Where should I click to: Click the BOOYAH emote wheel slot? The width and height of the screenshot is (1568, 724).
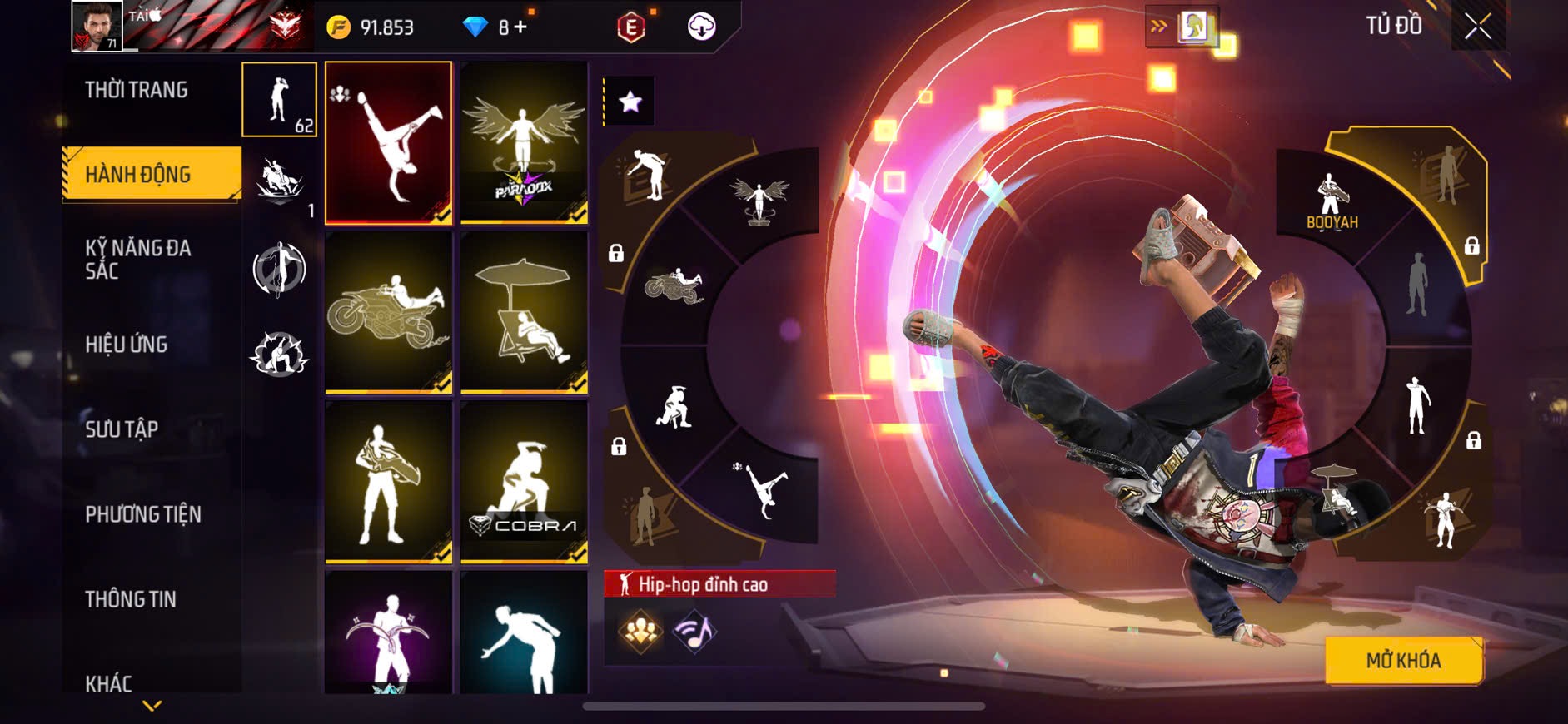pos(1332,202)
